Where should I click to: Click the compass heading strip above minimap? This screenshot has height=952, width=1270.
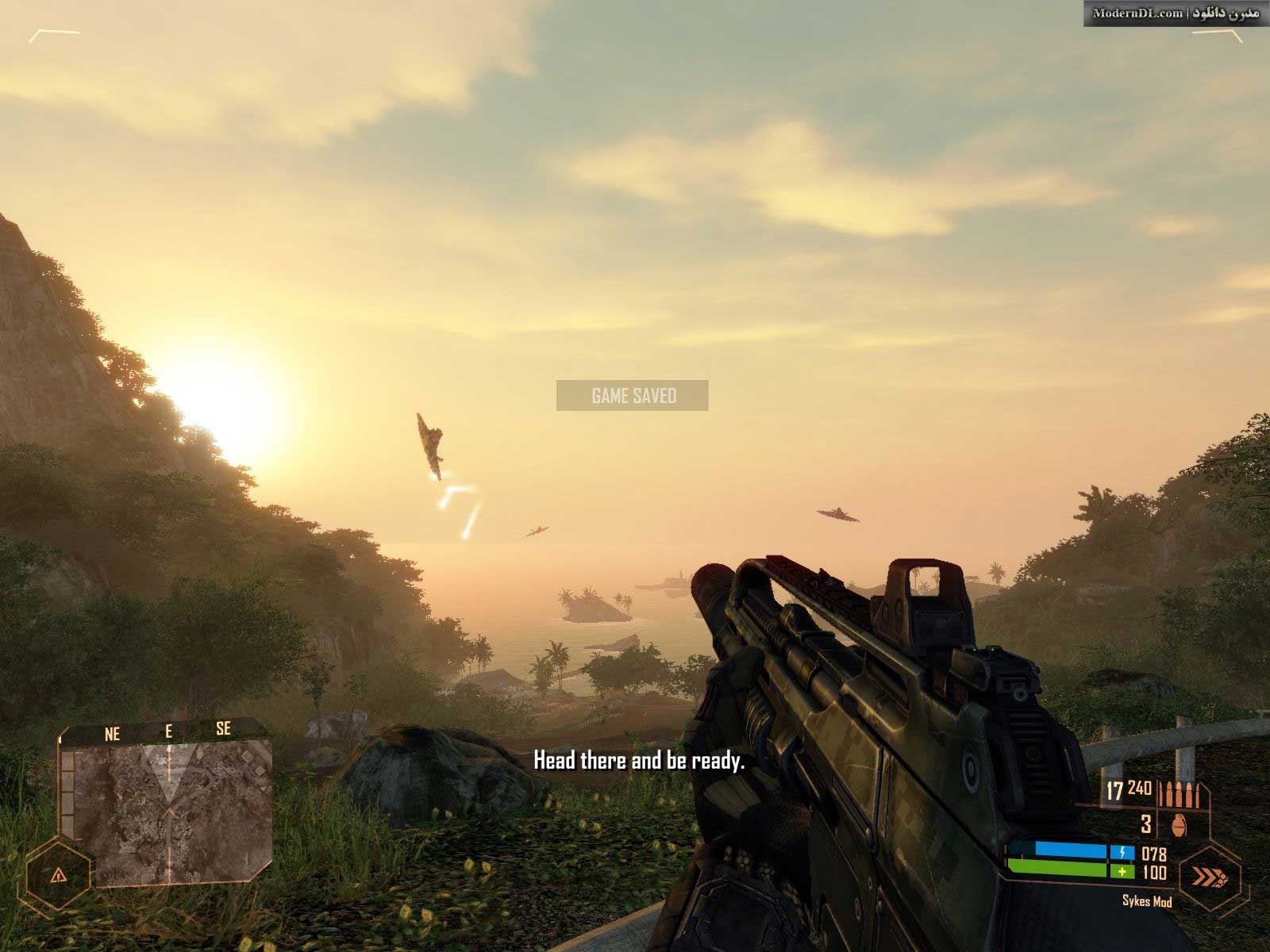click(x=167, y=731)
